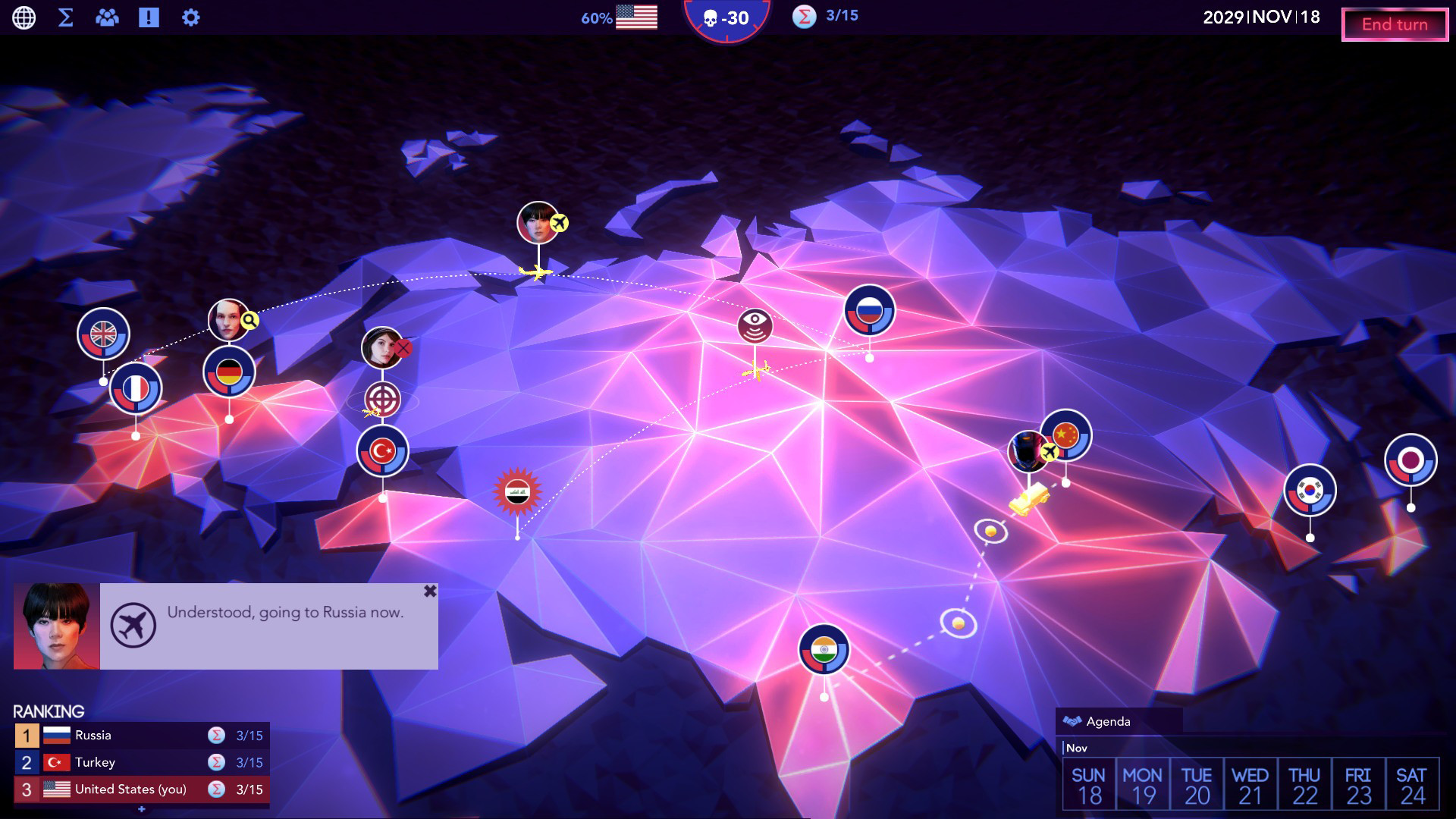Screen dimensions: 1456x819
Task: Select the Turkey country marker
Action: (382, 451)
